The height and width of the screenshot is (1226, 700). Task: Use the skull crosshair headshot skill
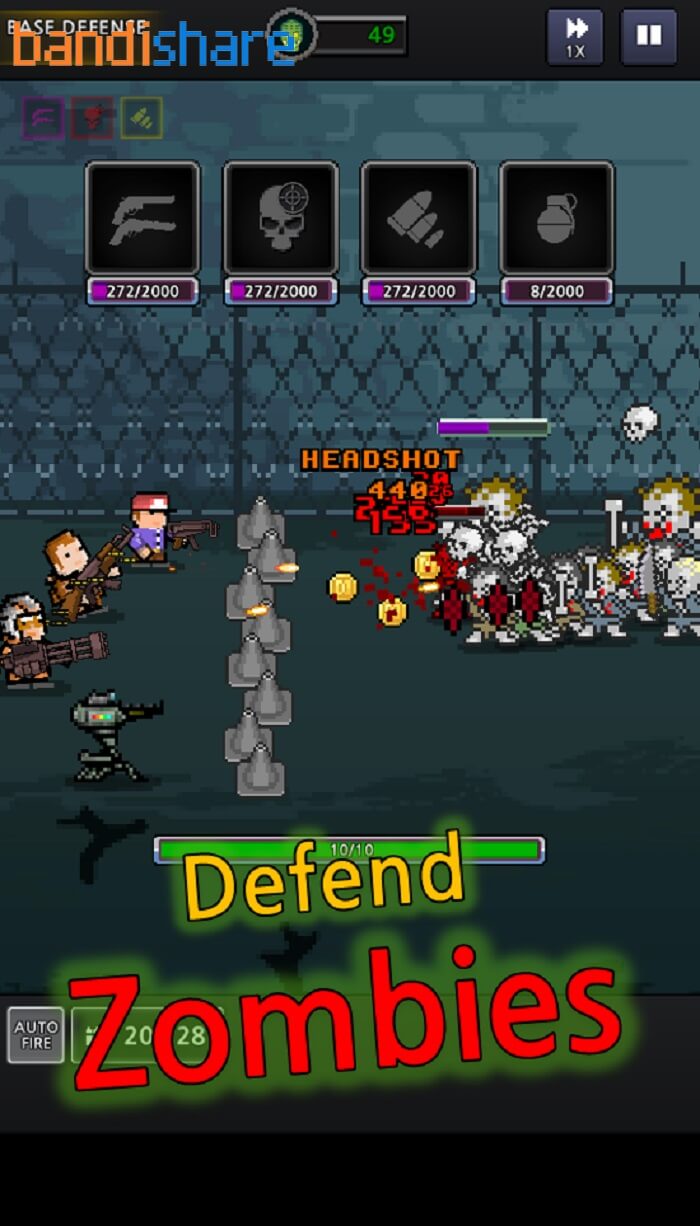pyautogui.click(x=280, y=218)
